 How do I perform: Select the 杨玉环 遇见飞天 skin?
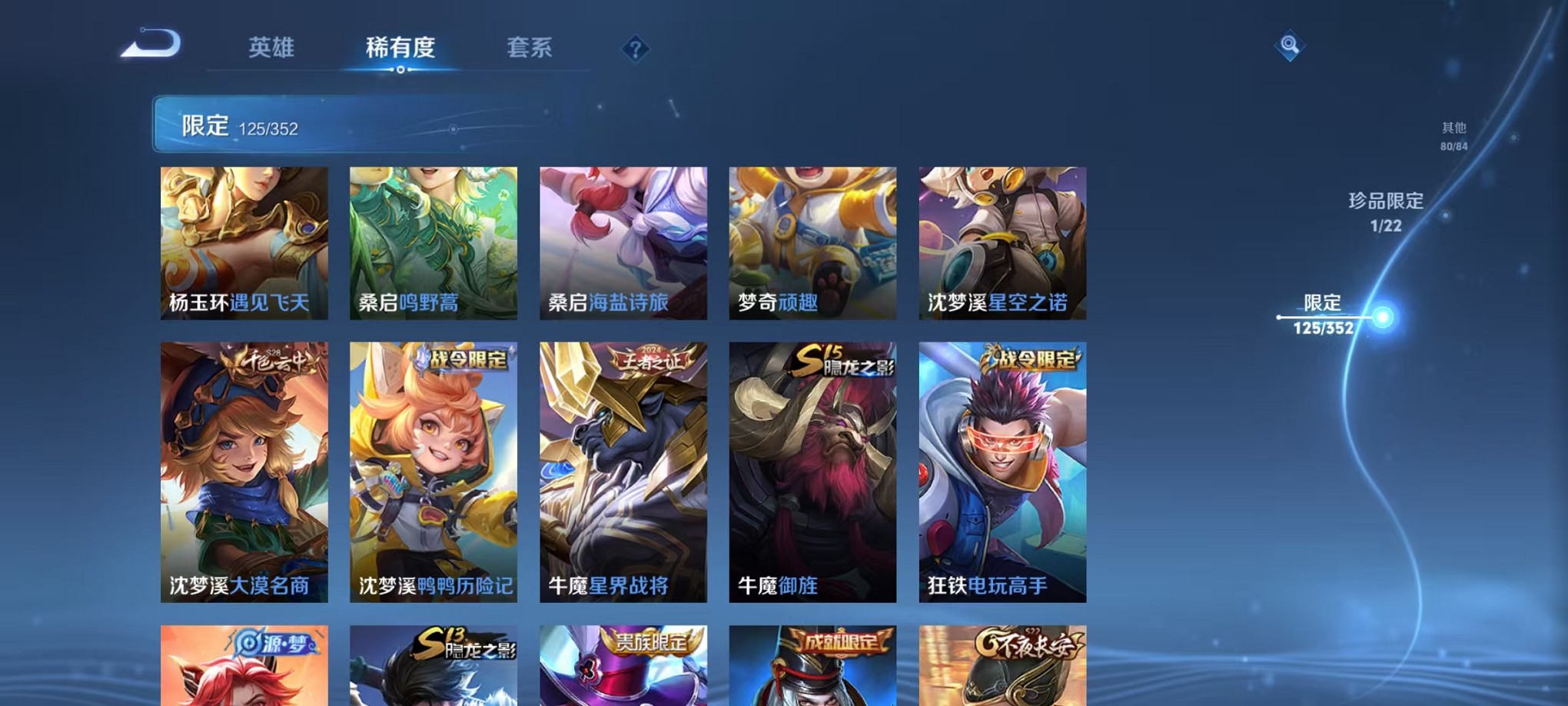pyautogui.click(x=243, y=243)
